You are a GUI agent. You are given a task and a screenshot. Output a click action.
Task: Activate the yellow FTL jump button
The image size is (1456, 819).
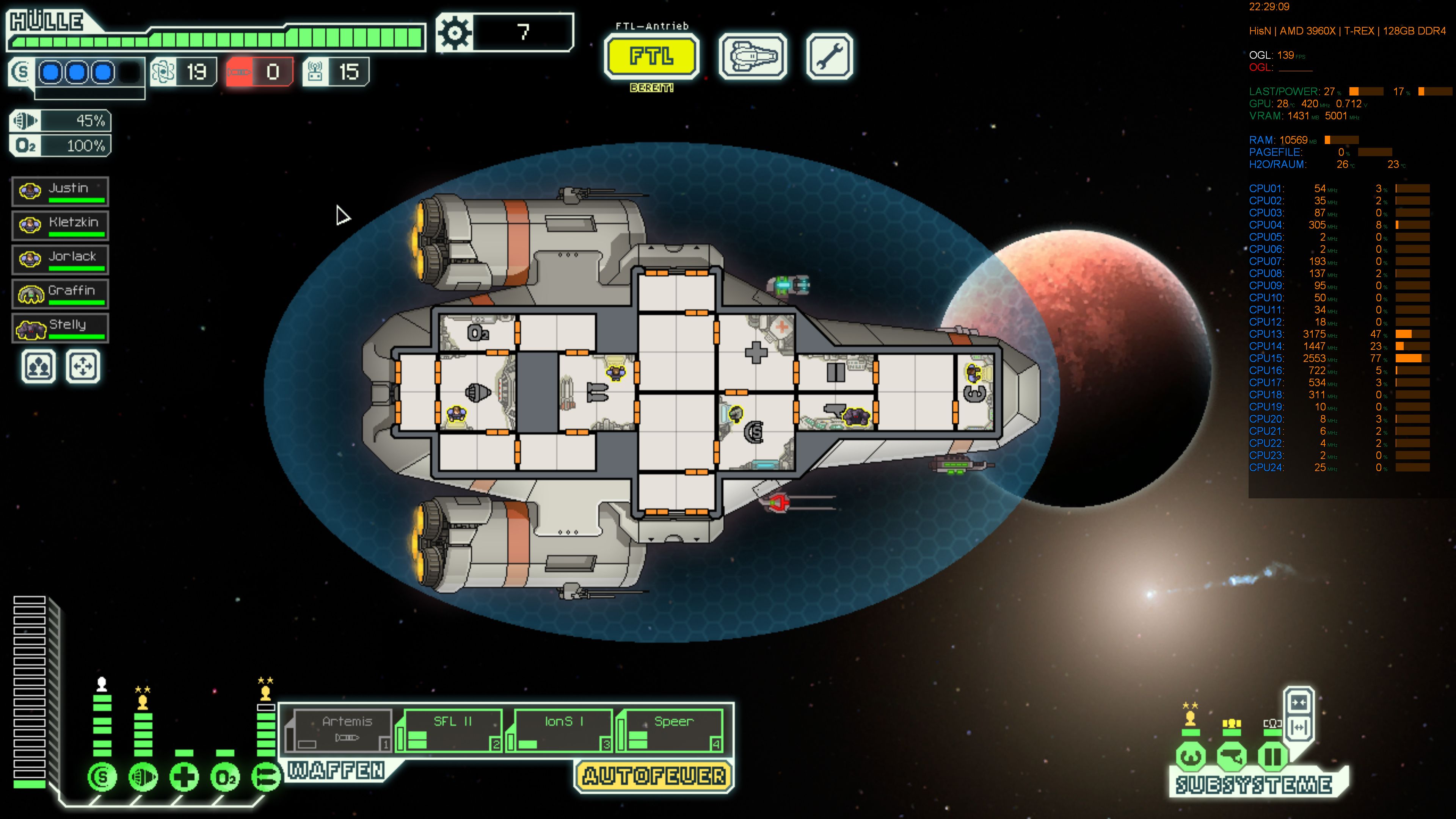click(651, 56)
